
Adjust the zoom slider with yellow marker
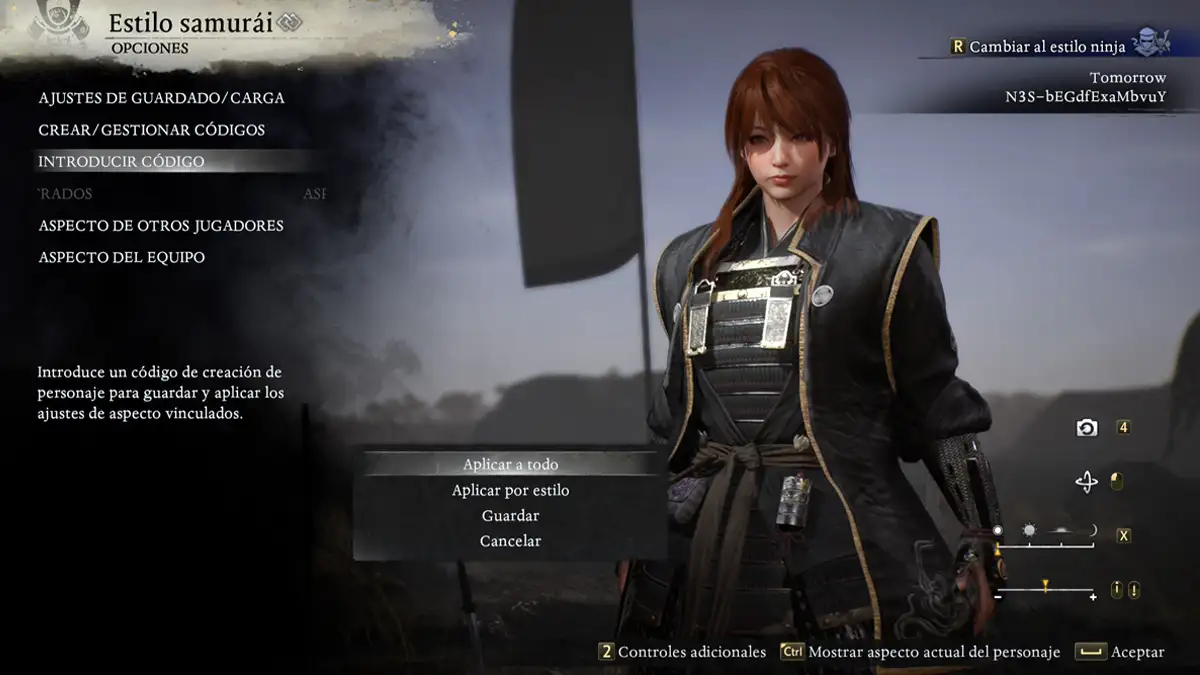tap(1045, 590)
